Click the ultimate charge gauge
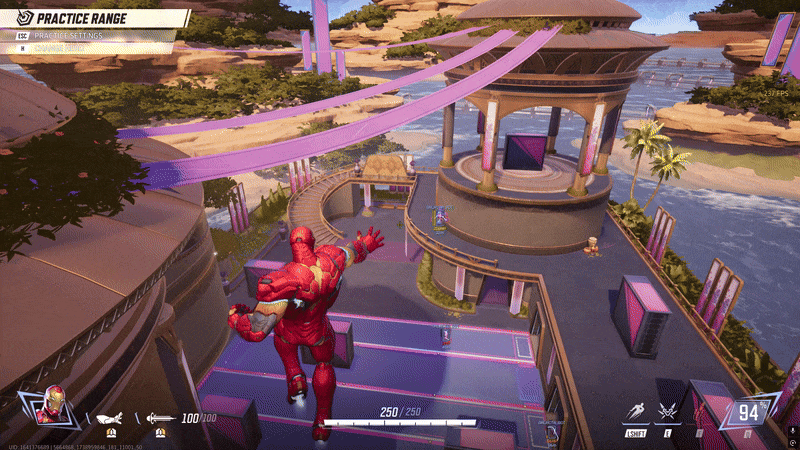Viewport: 800px width, 450px height. pos(749,412)
